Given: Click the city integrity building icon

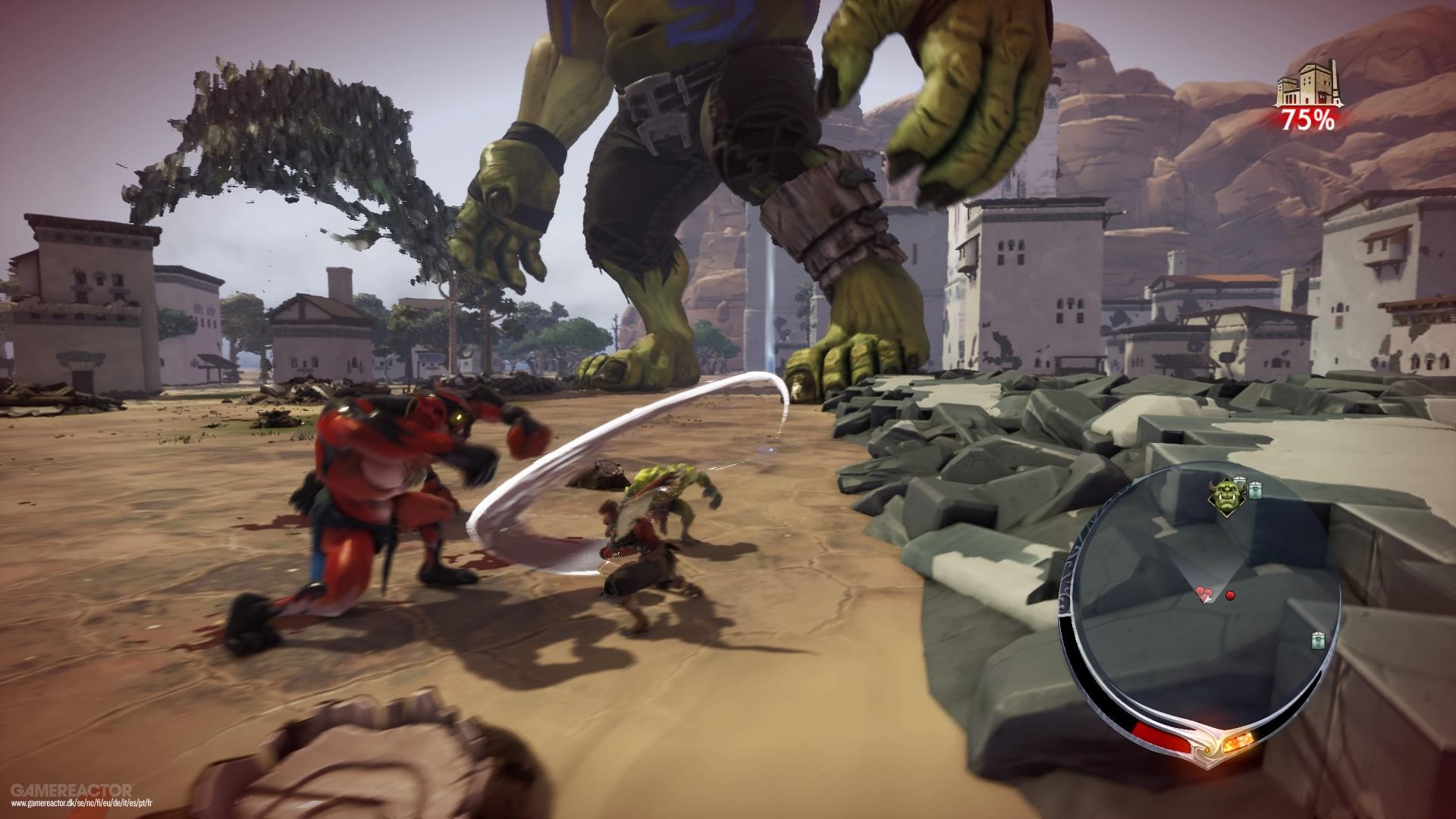Looking at the screenshot, I should [x=1310, y=83].
